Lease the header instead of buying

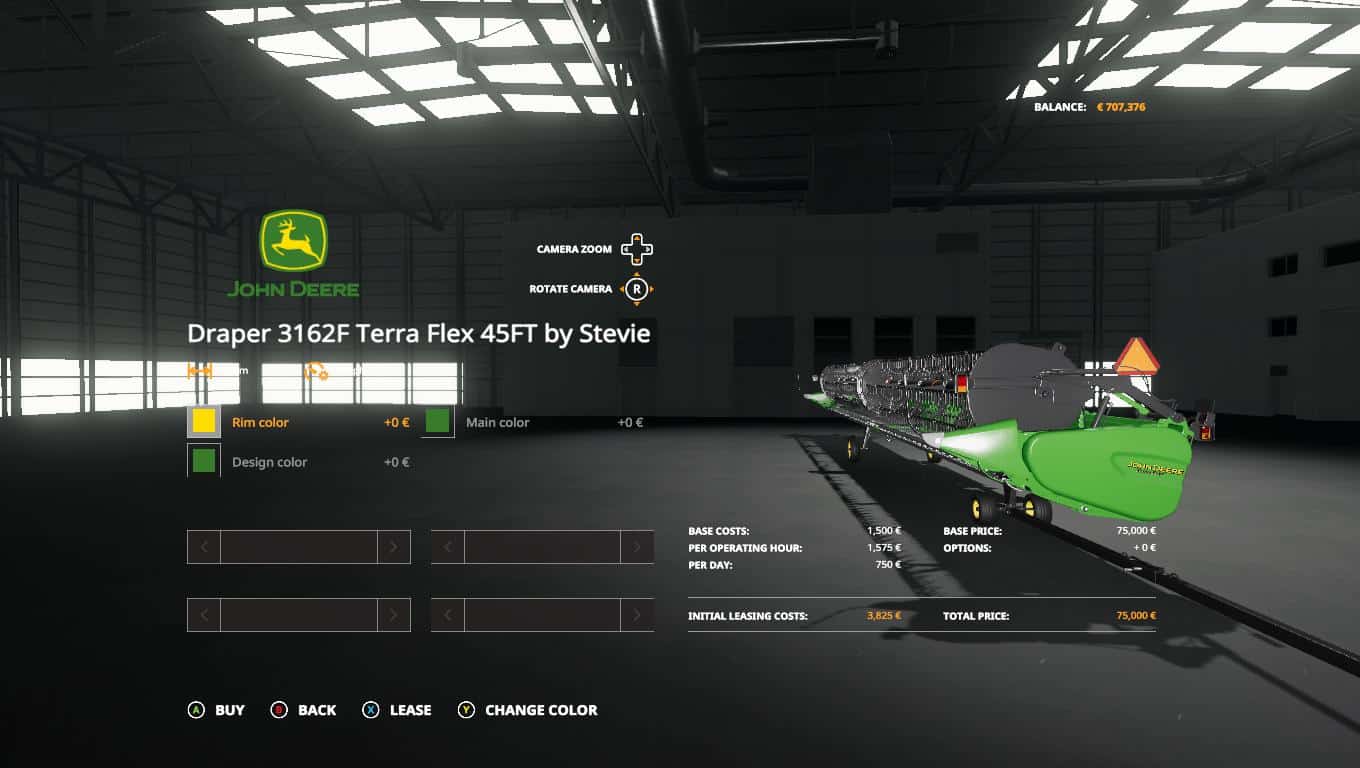pyautogui.click(x=398, y=710)
